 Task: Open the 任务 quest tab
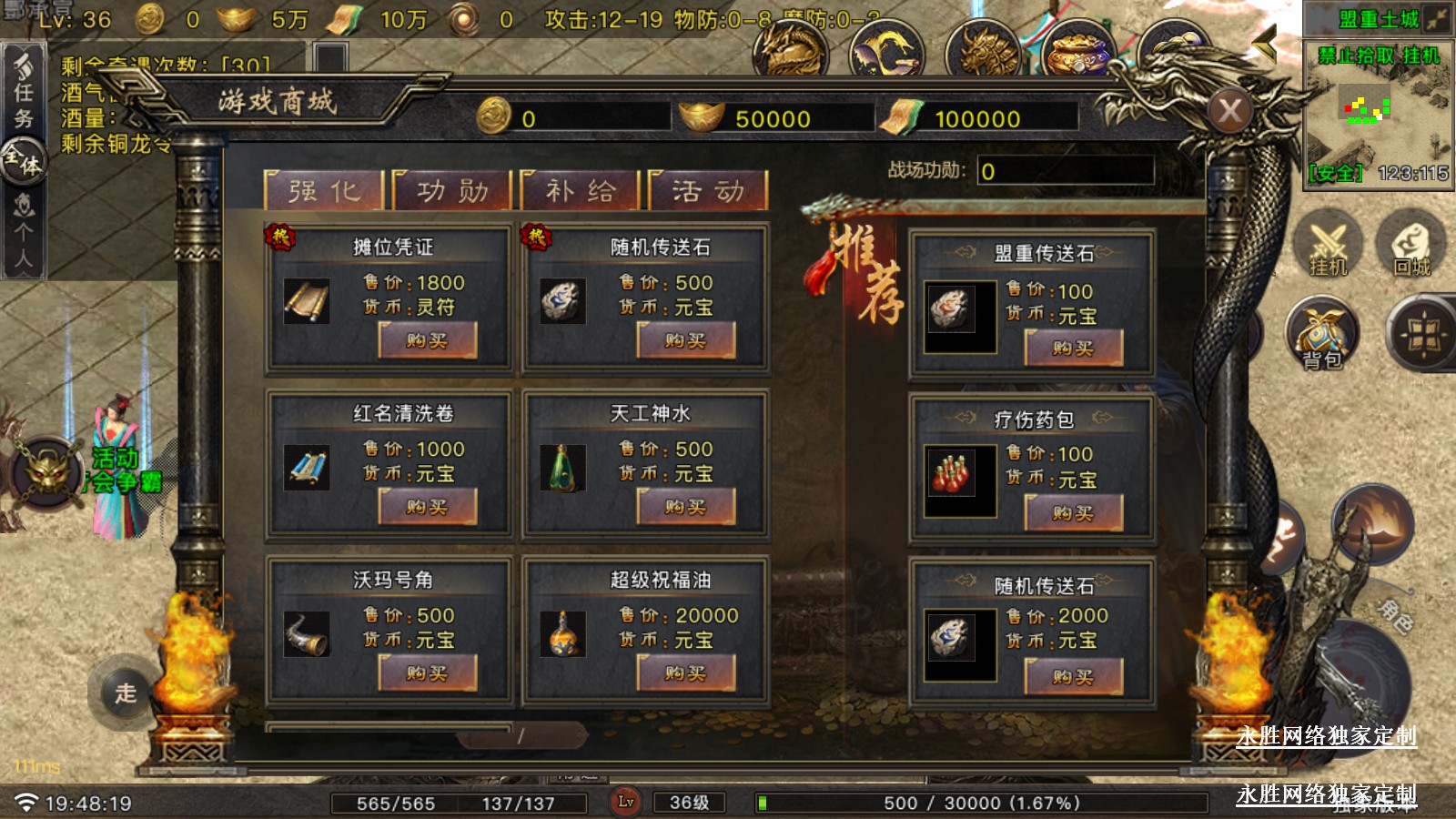click(24, 91)
